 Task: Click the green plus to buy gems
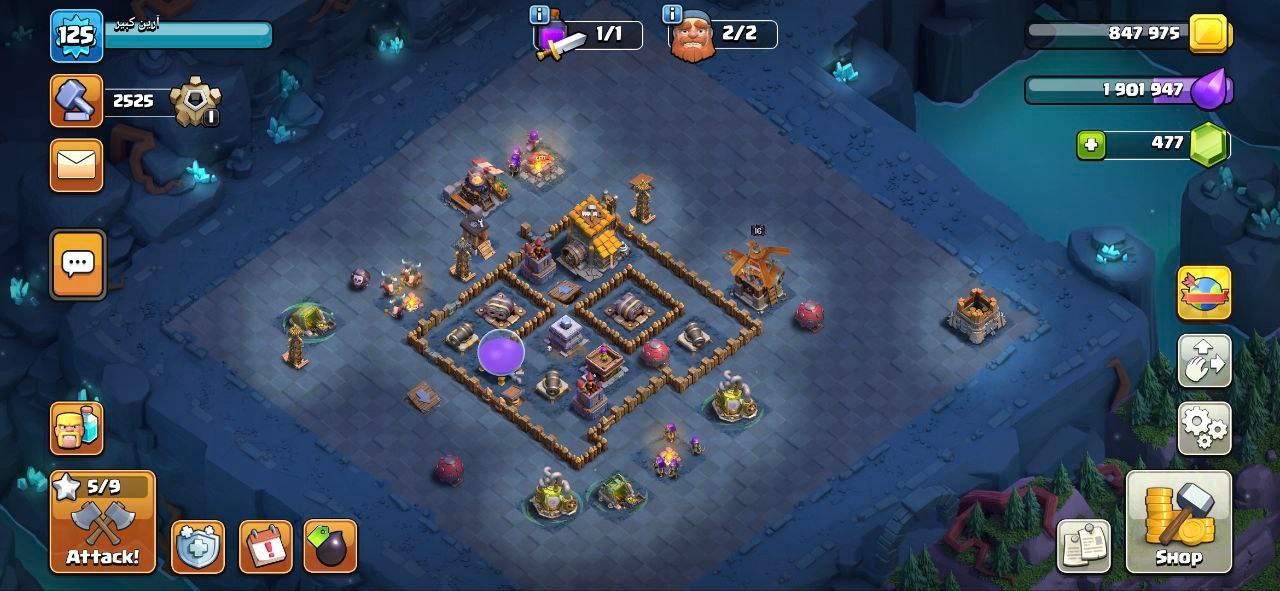click(x=1091, y=145)
